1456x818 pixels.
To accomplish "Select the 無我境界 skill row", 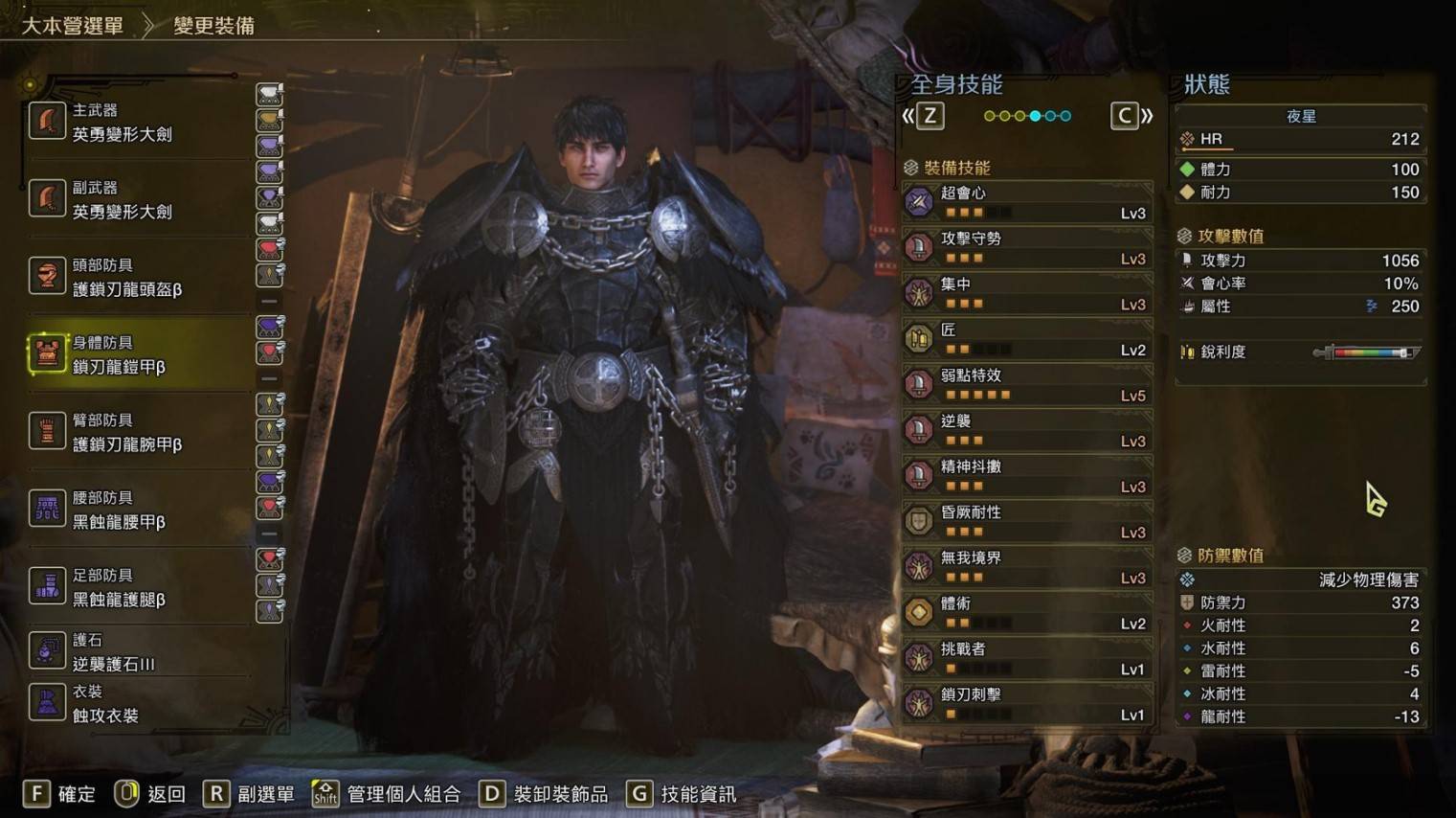I will (1028, 567).
